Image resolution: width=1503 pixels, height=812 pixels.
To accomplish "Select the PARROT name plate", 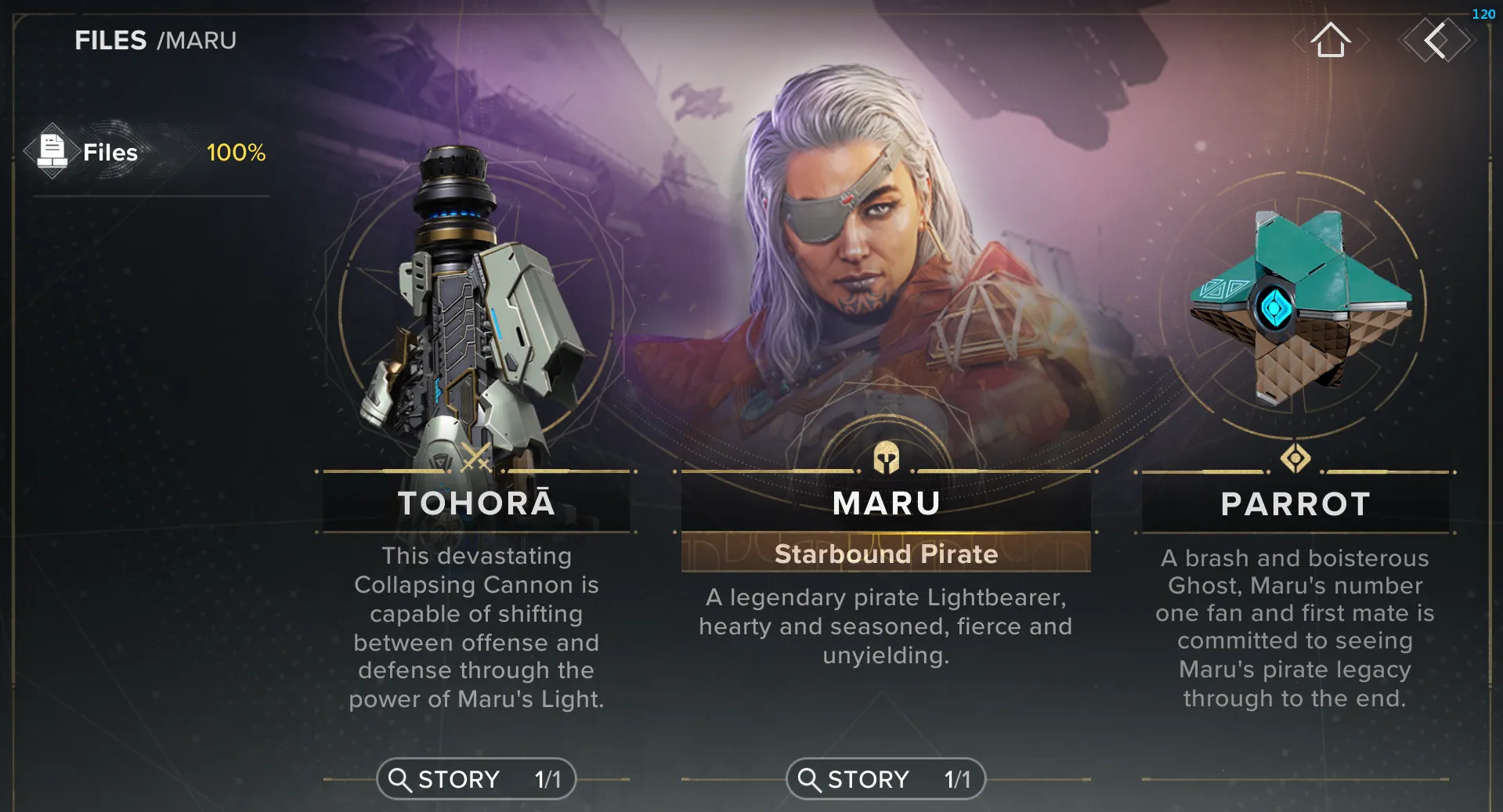I will coord(1295,504).
